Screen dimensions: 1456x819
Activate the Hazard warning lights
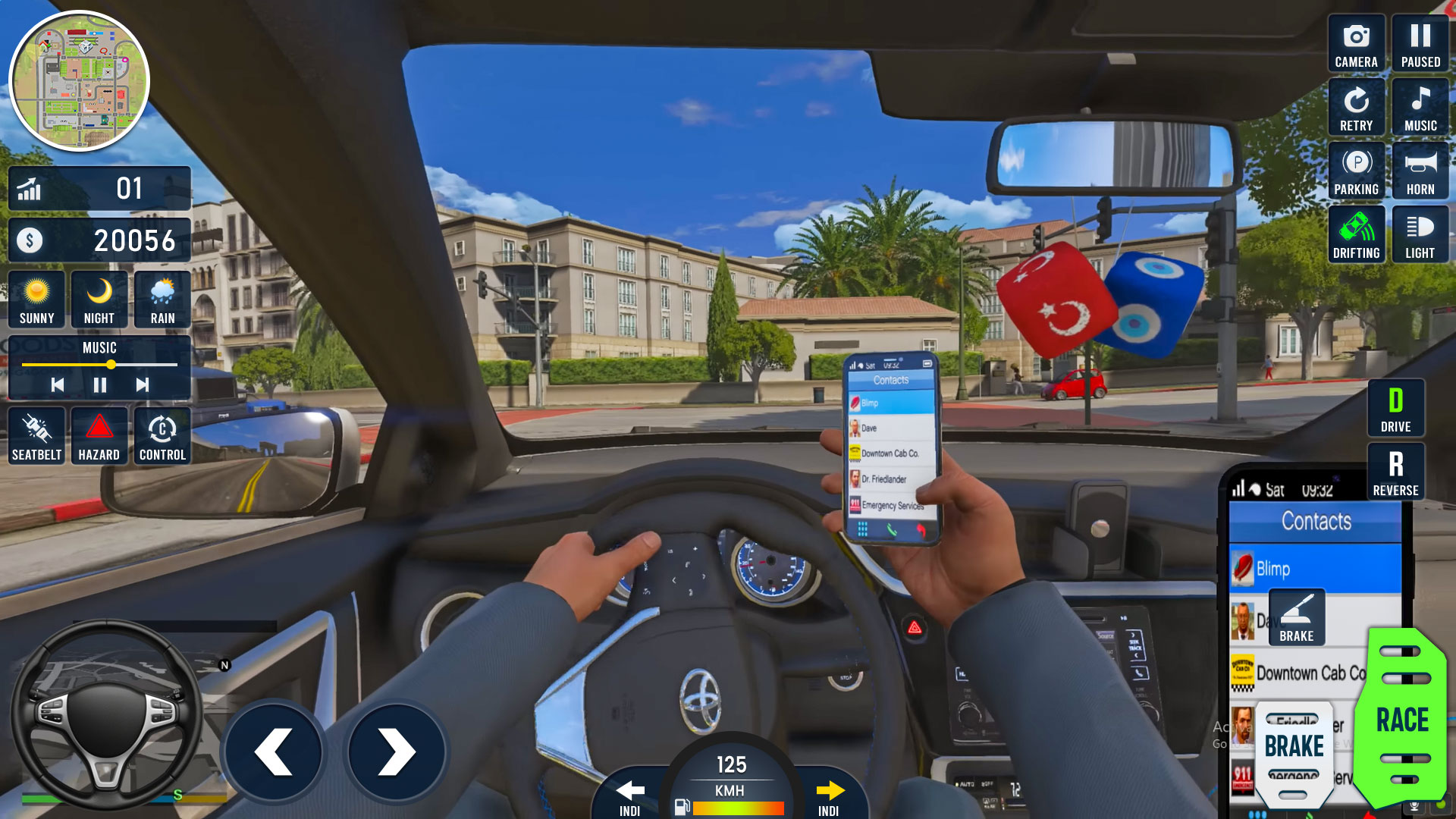coord(99,435)
